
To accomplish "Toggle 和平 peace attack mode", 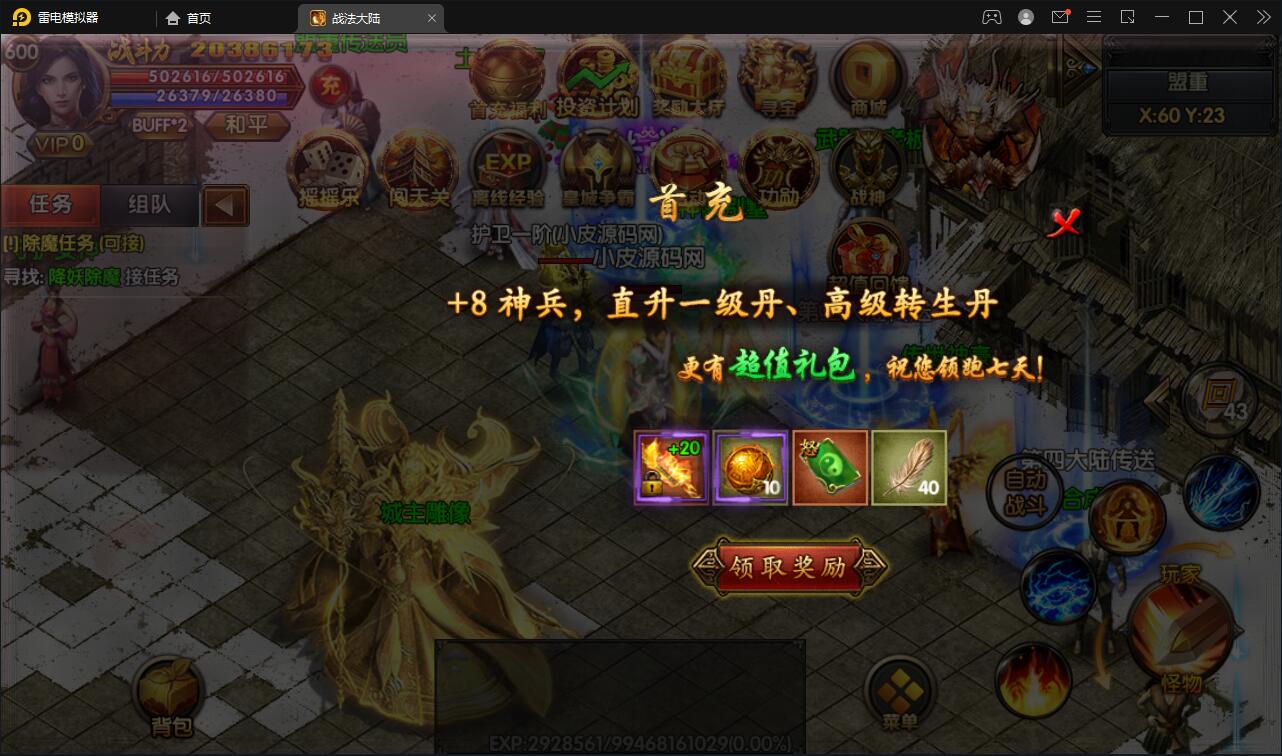I will (247, 128).
